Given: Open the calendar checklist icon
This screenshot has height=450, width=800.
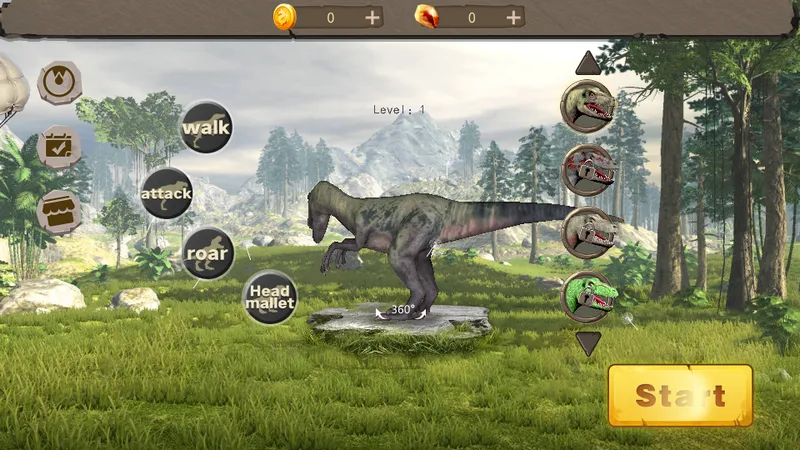Looking at the screenshot, I should 59,147.
